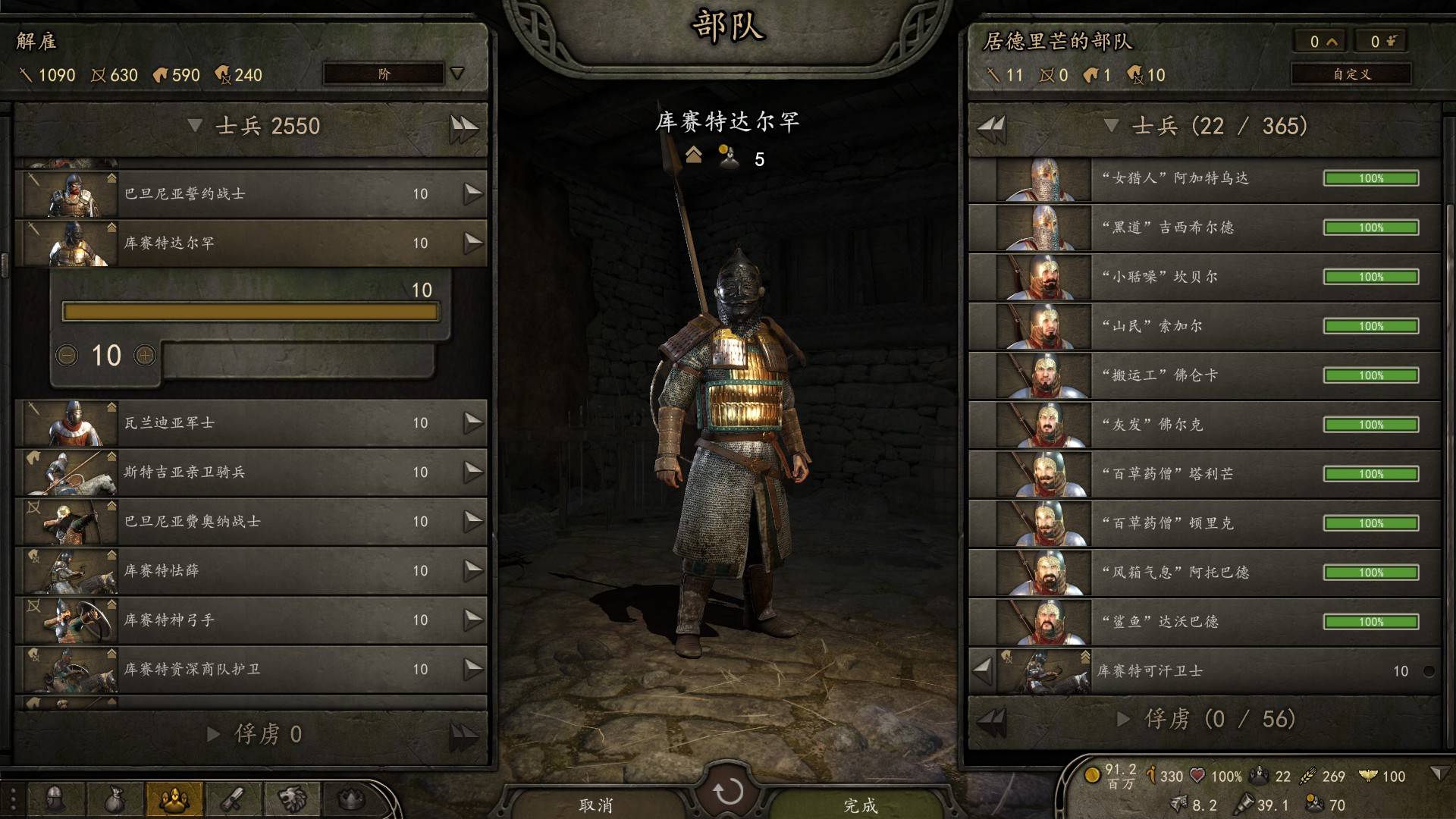Screen dimensions: 1456x819
Task: Select the 库赛特神弓手 troop row
Action: coord(250,620)
